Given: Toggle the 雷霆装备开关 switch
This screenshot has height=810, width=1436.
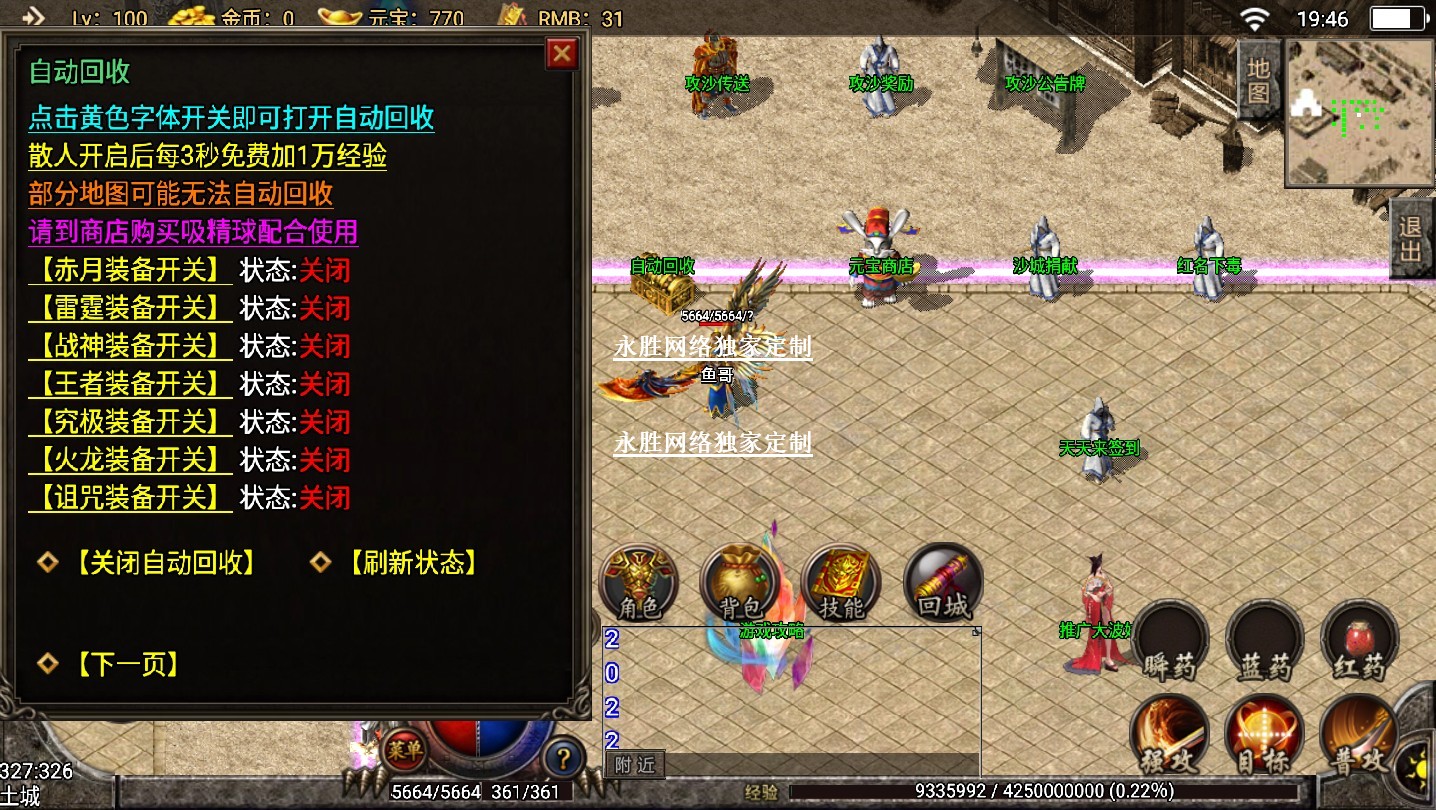Looking at the screenshot, I should [129, 308].
